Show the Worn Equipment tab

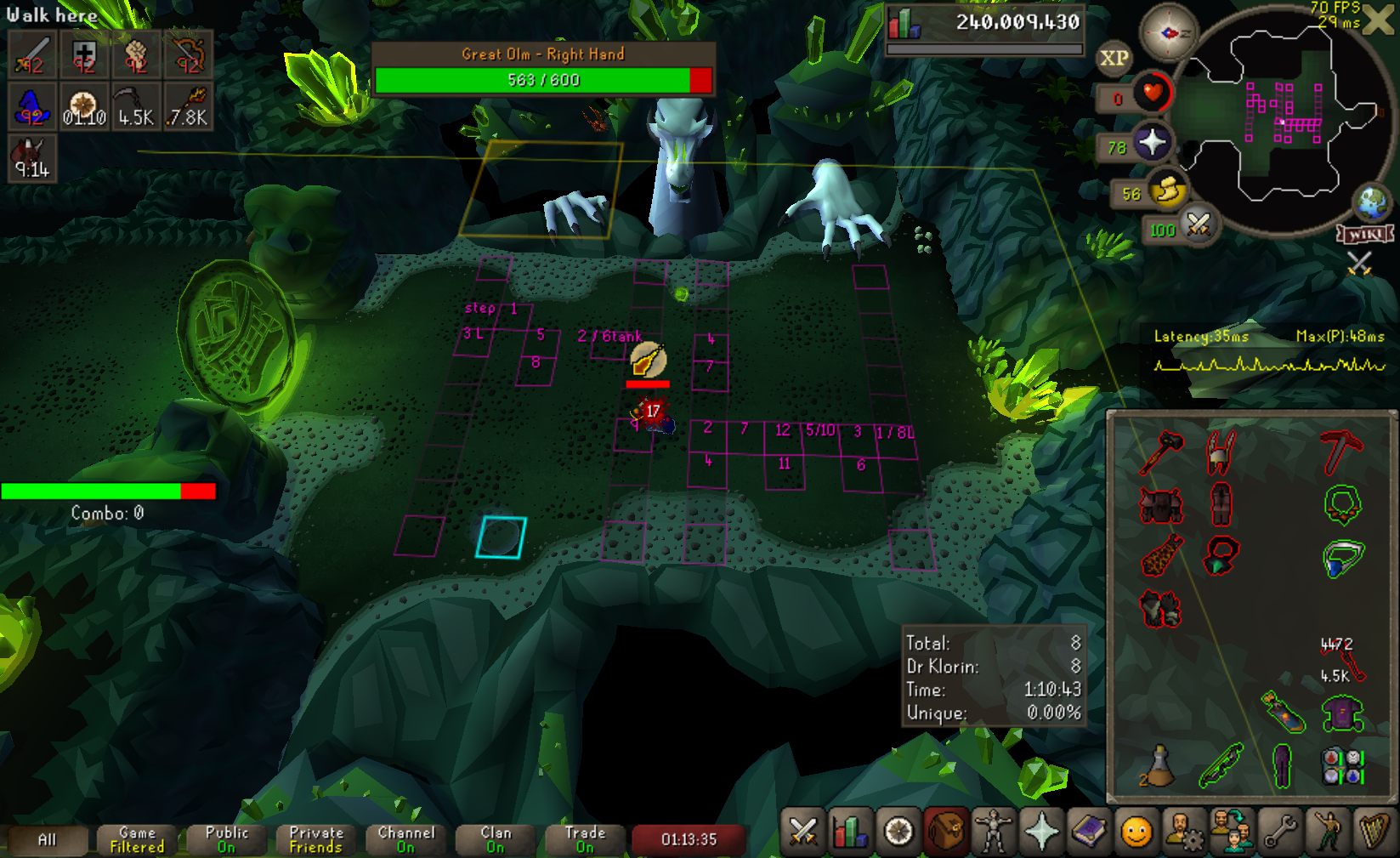point(993,832)
